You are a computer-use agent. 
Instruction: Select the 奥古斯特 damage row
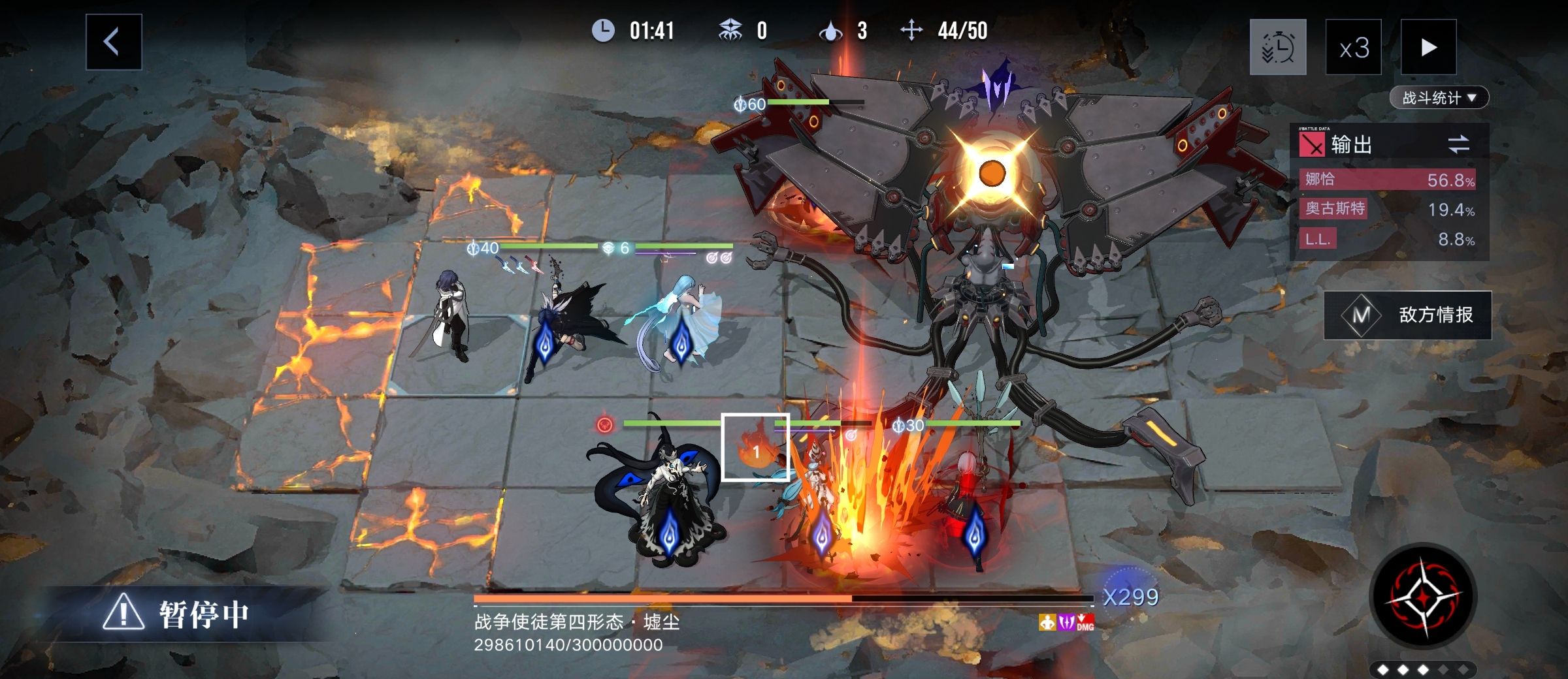1388,209
